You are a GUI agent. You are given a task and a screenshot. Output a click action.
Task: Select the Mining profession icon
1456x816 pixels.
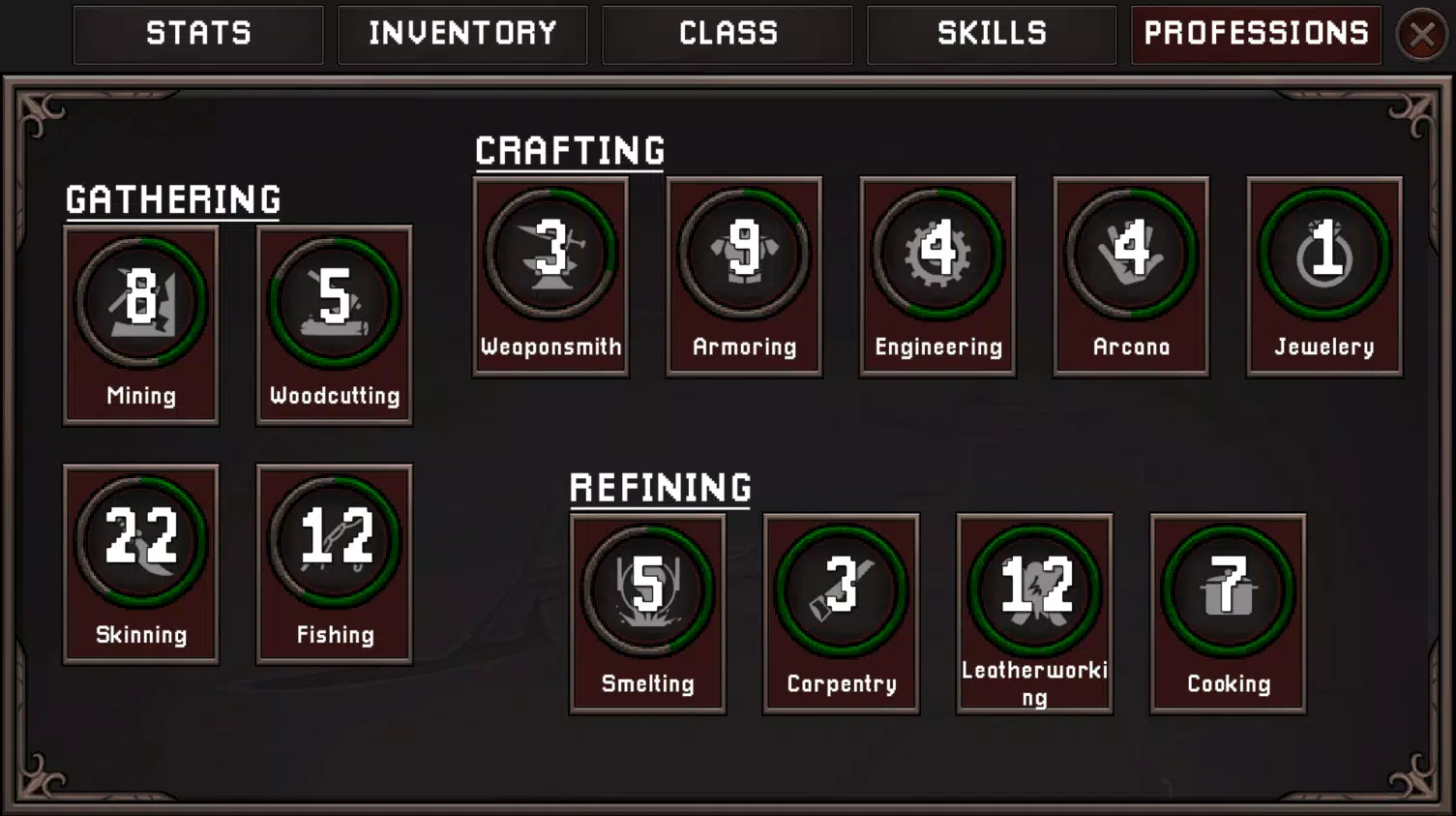tap(141, 300)
